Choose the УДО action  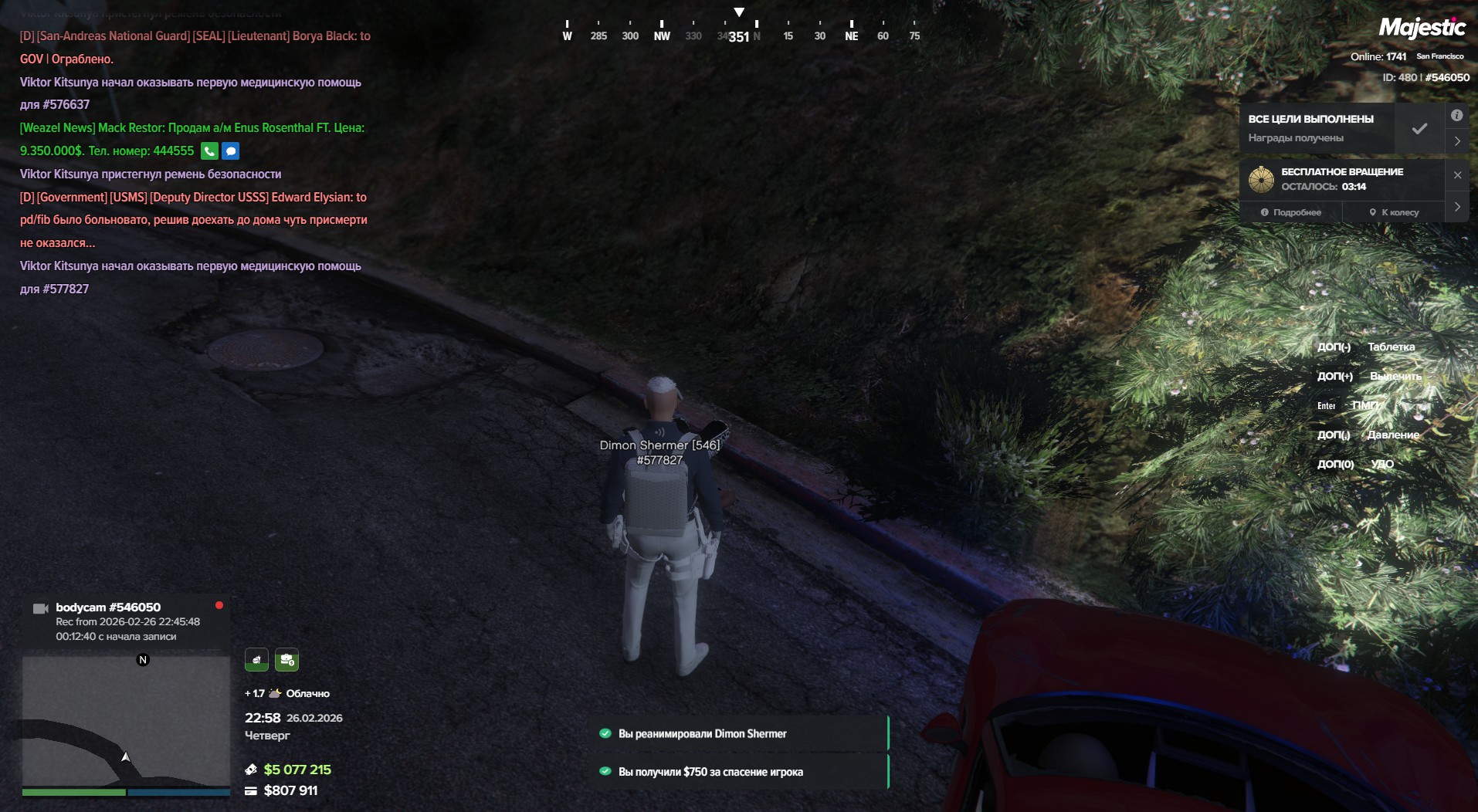1382,465
